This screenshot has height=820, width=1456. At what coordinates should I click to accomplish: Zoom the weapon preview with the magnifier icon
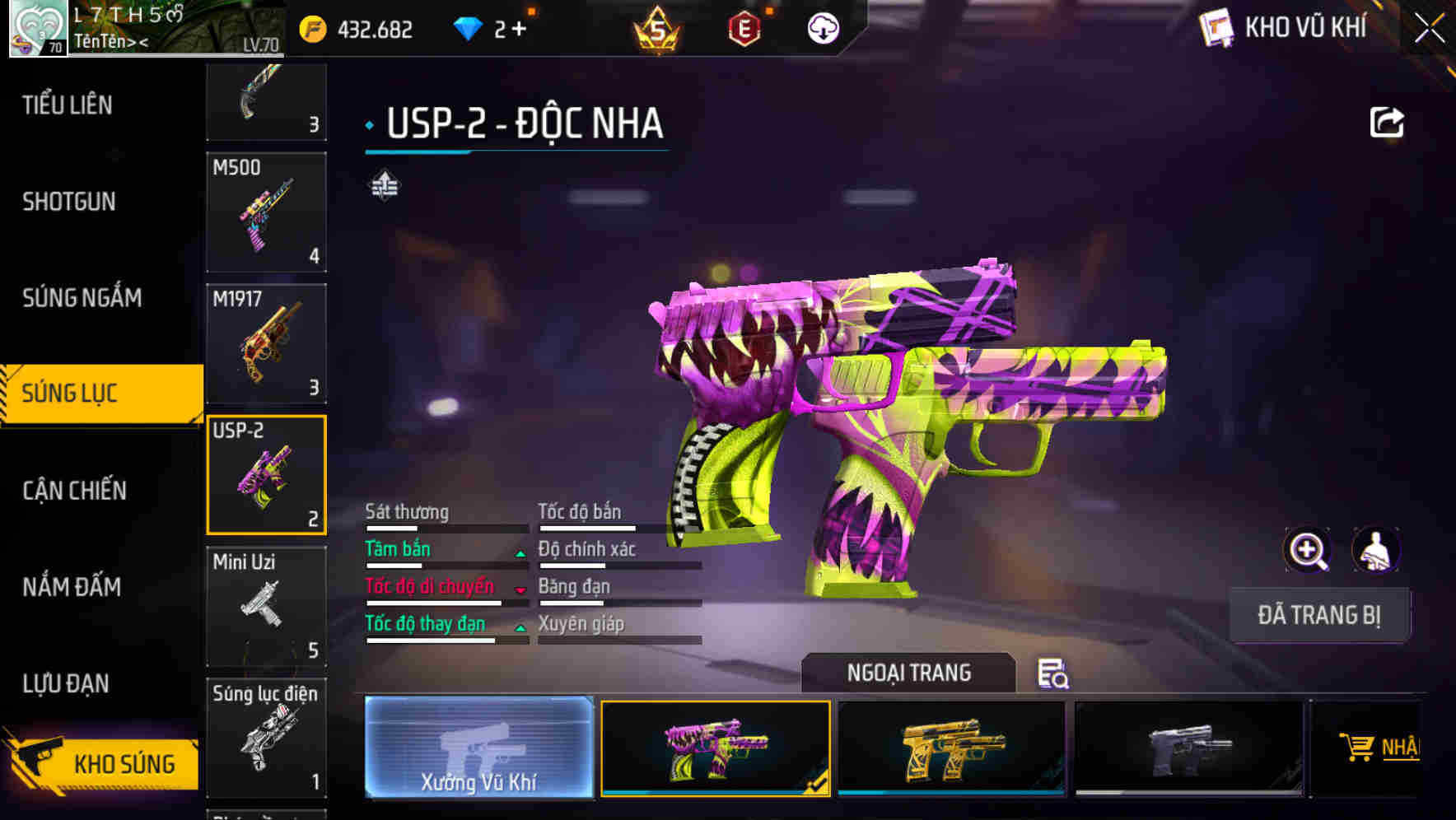tap(1305, 549)
